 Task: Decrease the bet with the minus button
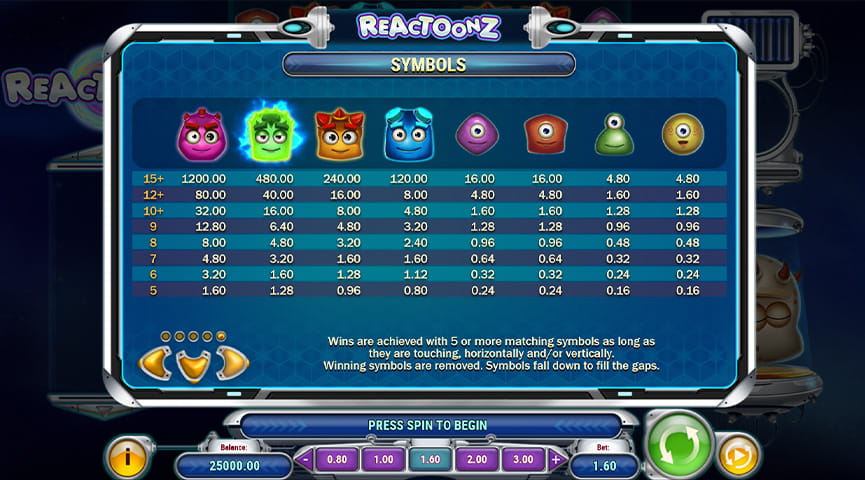(x=306, y=460)
